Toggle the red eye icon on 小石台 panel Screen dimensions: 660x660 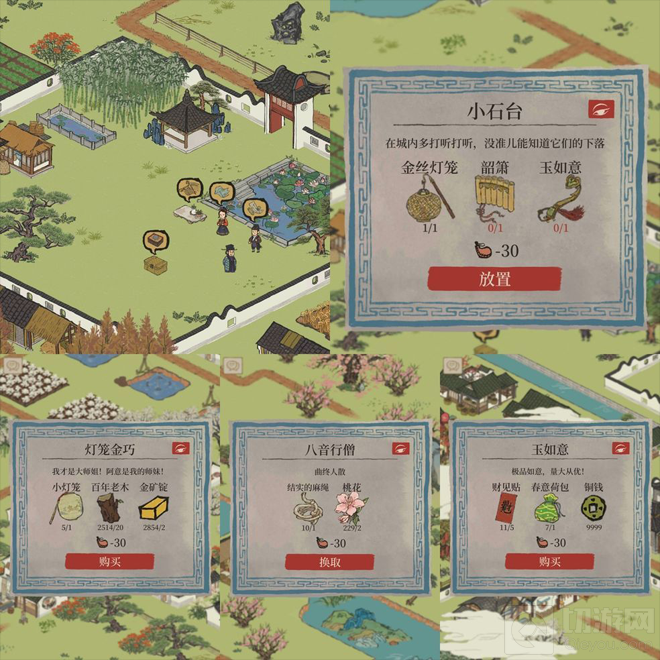pos(601,107)
